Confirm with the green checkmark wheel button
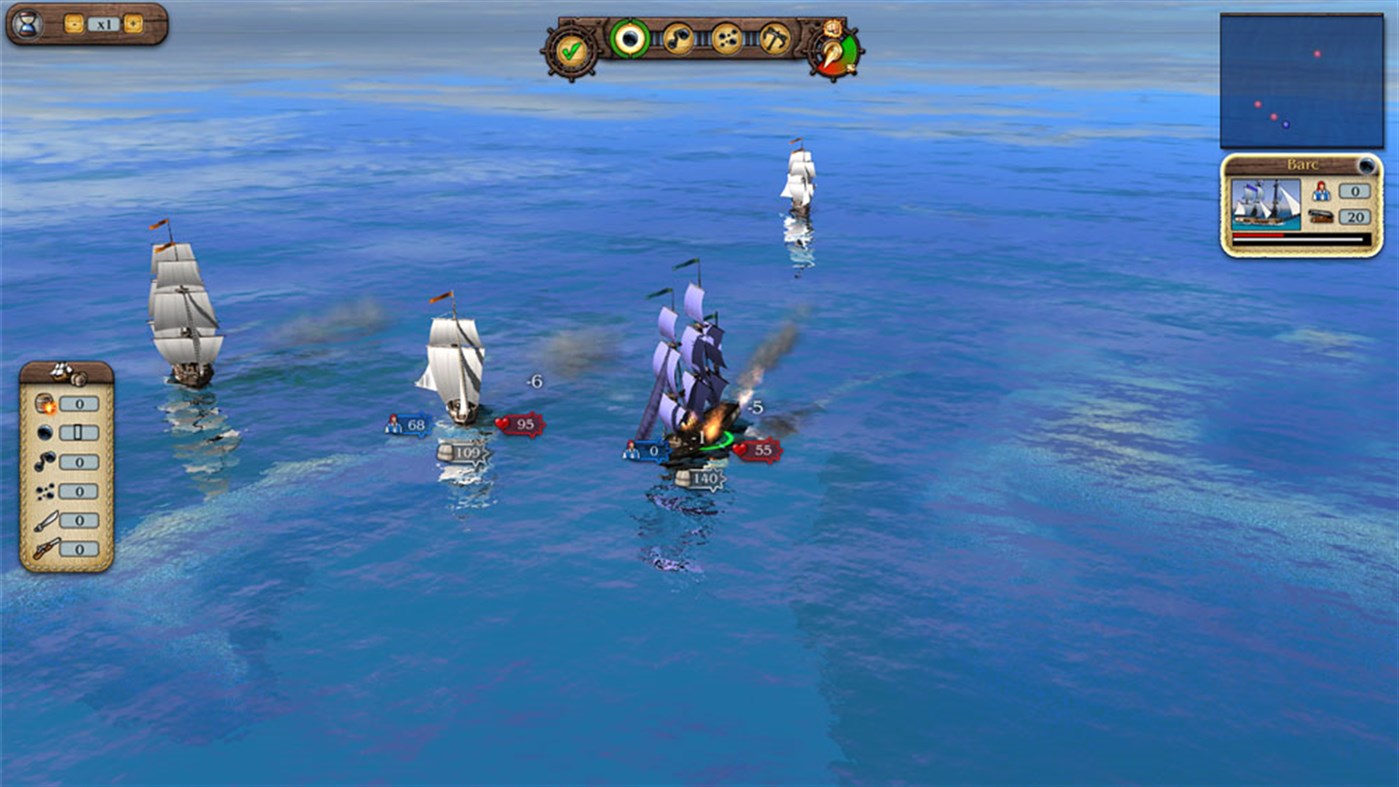This screenshot has height=787, width=1399. click(573, 52)
